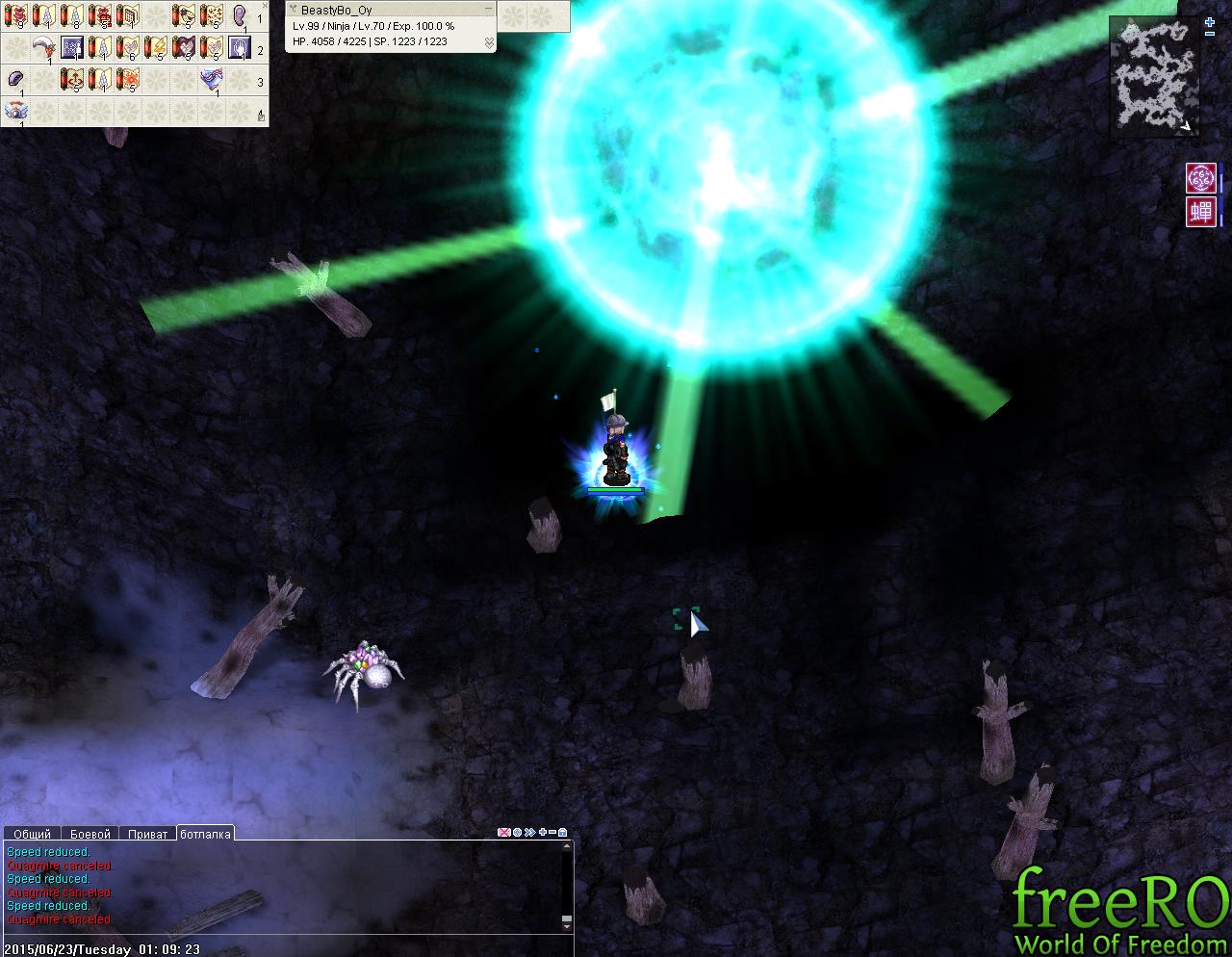Zoom out the minimap with the minus button

pyautogui.click(x=1210, y=34)
